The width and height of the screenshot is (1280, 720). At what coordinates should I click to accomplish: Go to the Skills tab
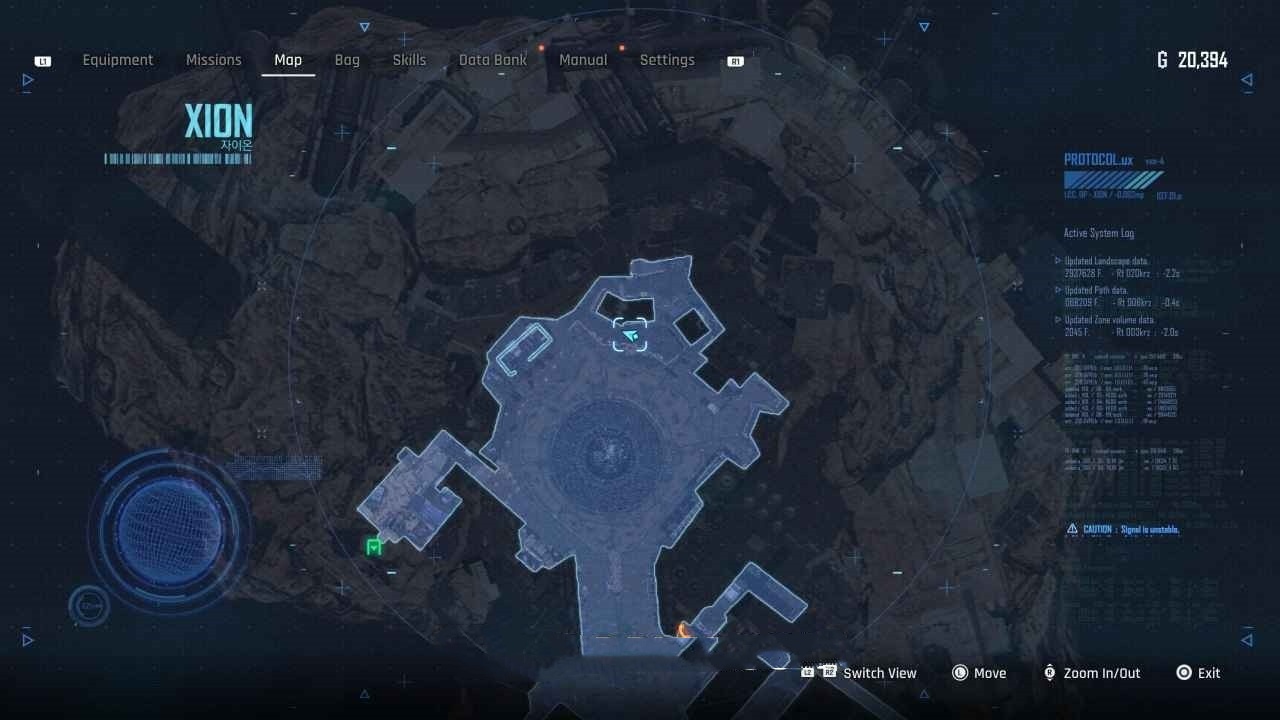coord(409,60)
